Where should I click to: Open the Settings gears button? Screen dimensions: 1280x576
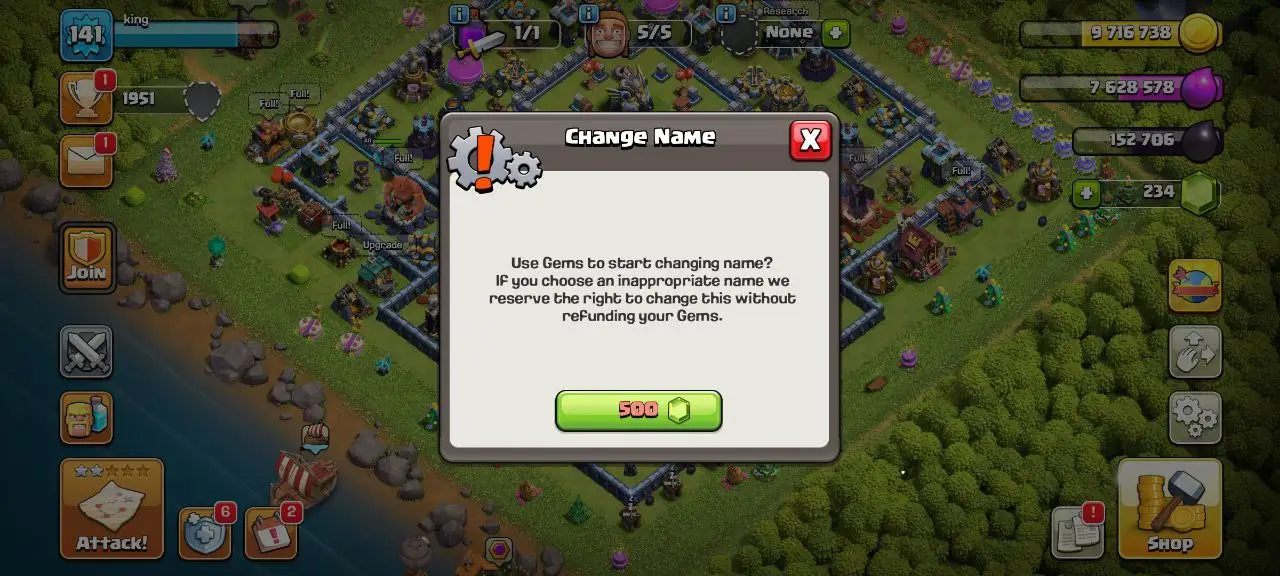pyautogui.click(x=1195, y=417)
